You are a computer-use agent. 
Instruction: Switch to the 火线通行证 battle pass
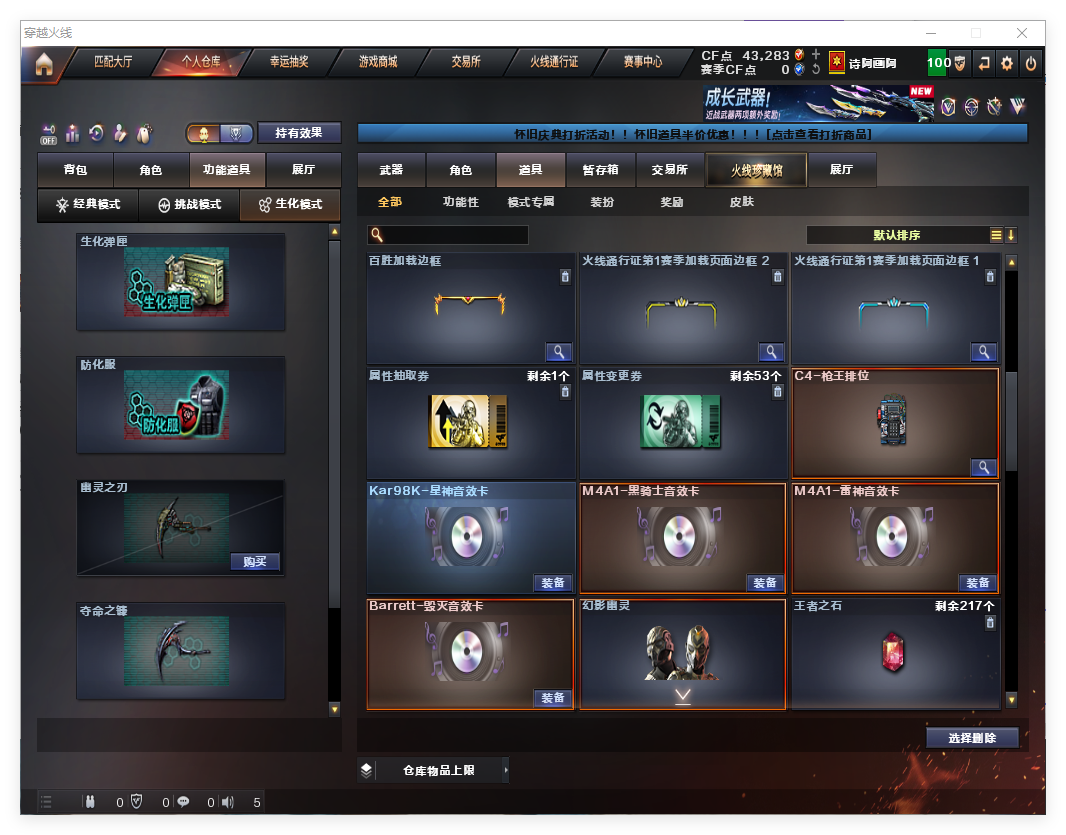point(554,62)
